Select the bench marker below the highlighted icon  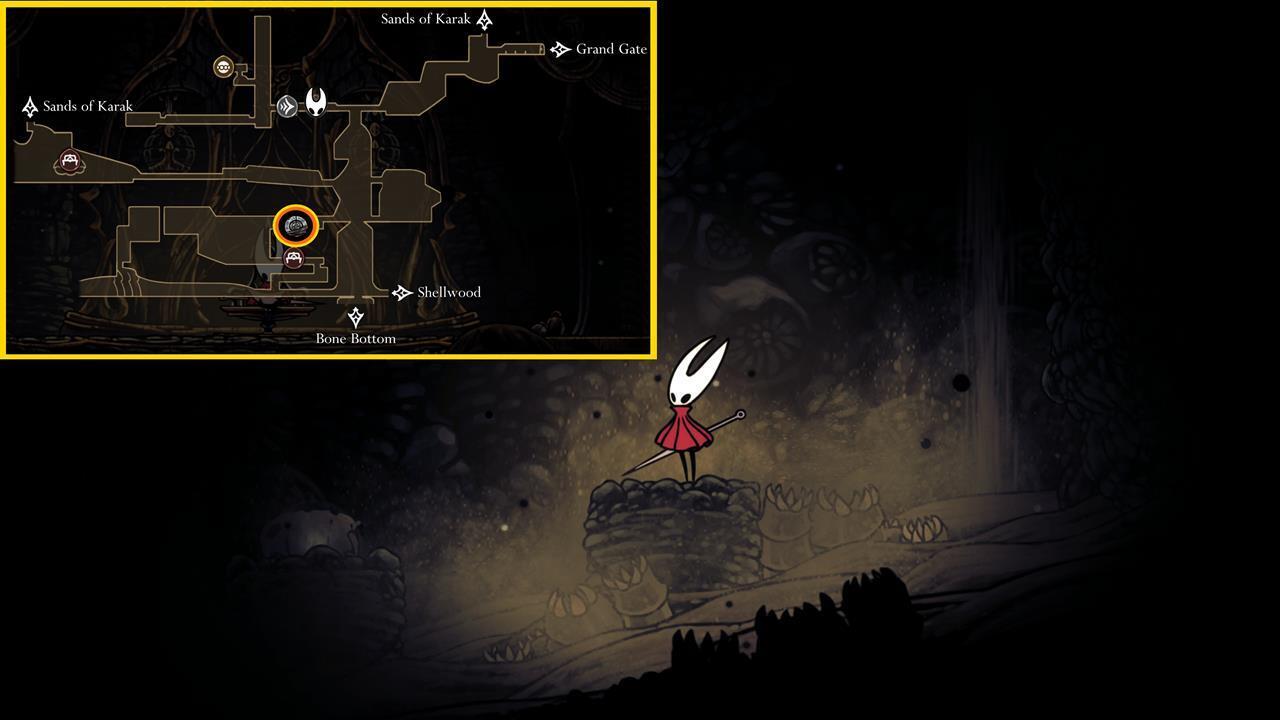(x=293, y=259)
